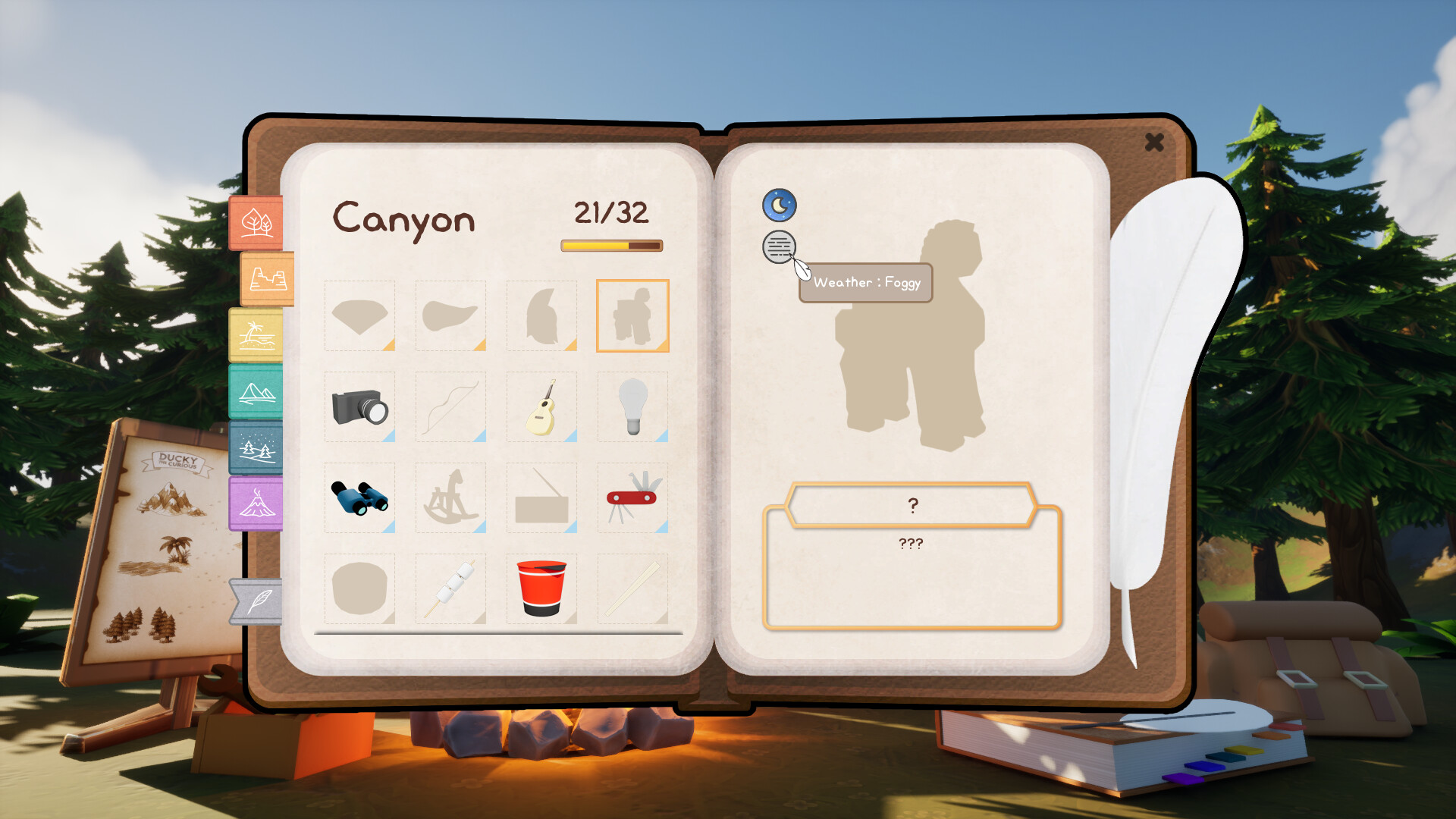
Task: Select the guitar collectible entry
Action: [541, 408]
